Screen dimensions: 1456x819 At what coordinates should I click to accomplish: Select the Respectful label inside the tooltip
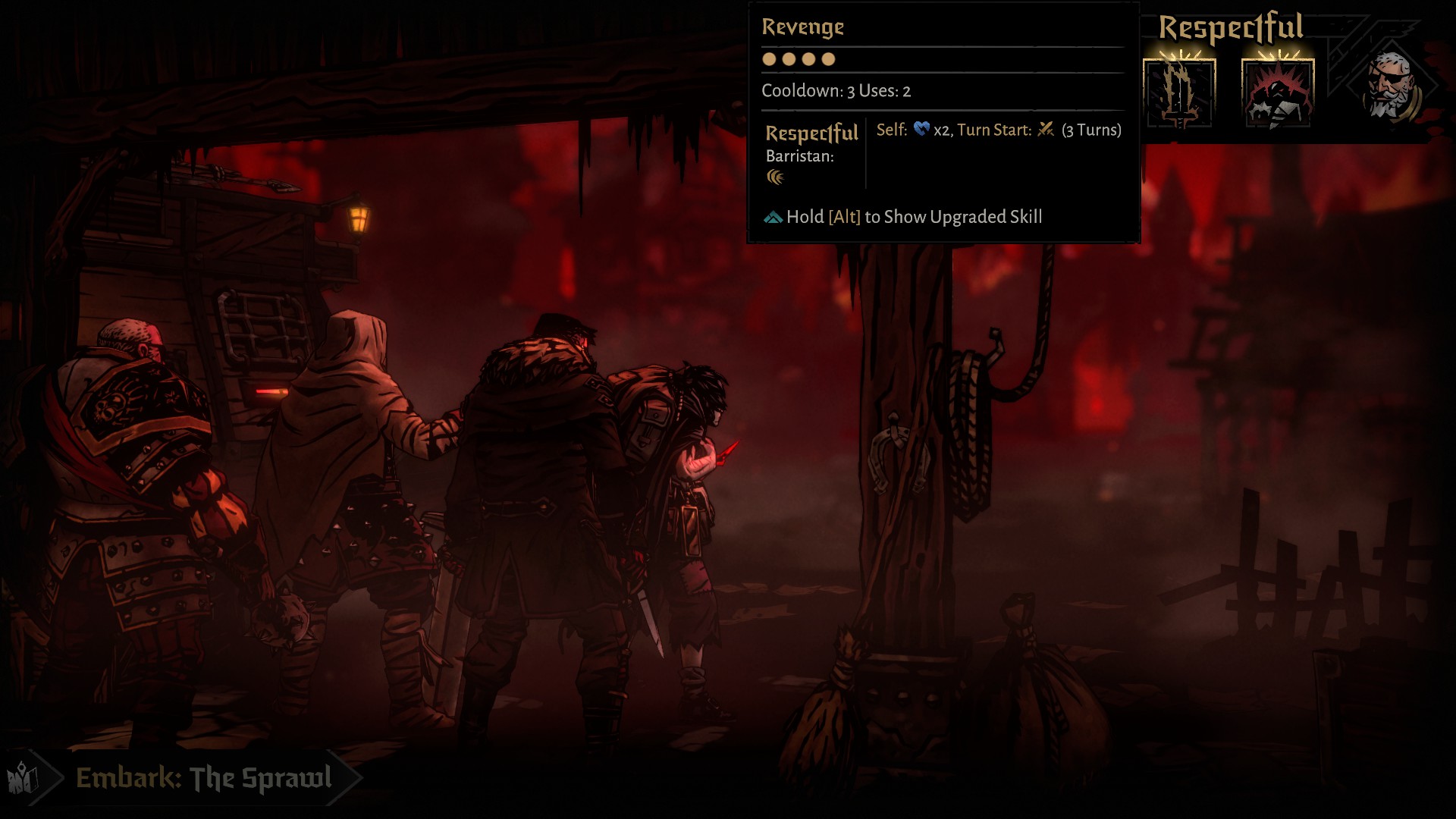[810, 133]
